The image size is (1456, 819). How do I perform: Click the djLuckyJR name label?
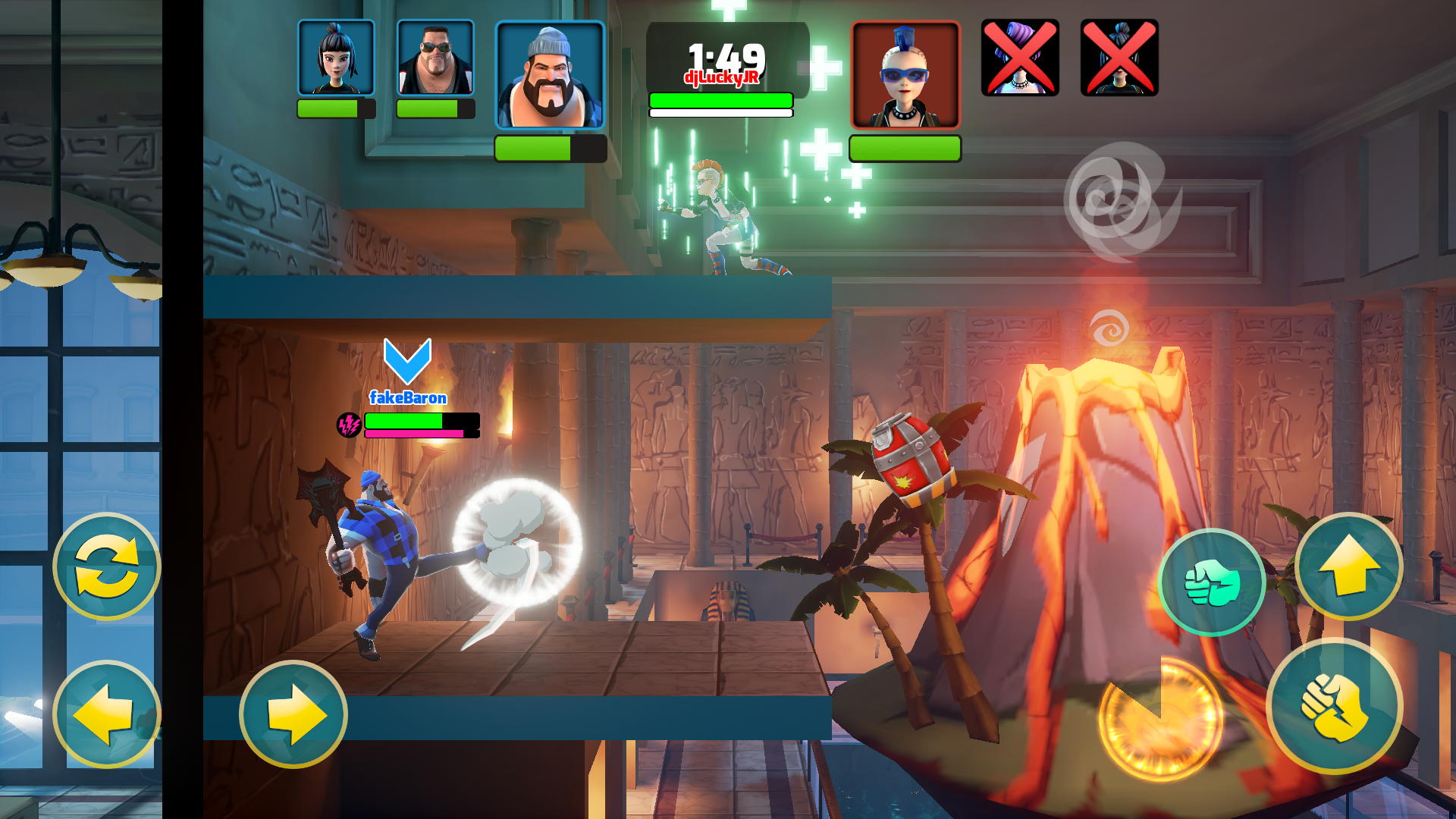point(720,76)
